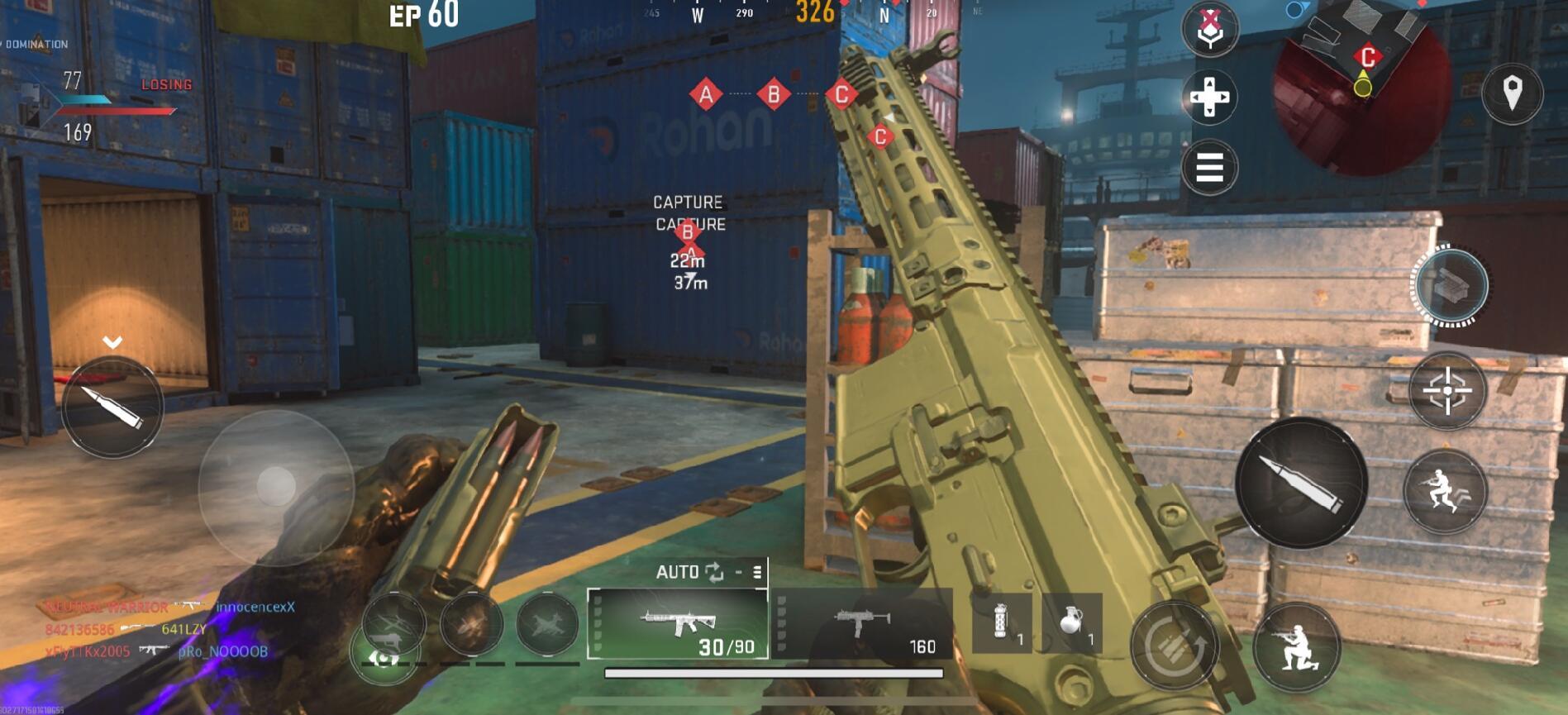This screenshot has width=1568, height=715.
Task: Open the hamburger menu
Action: [x=1209, y=168]
